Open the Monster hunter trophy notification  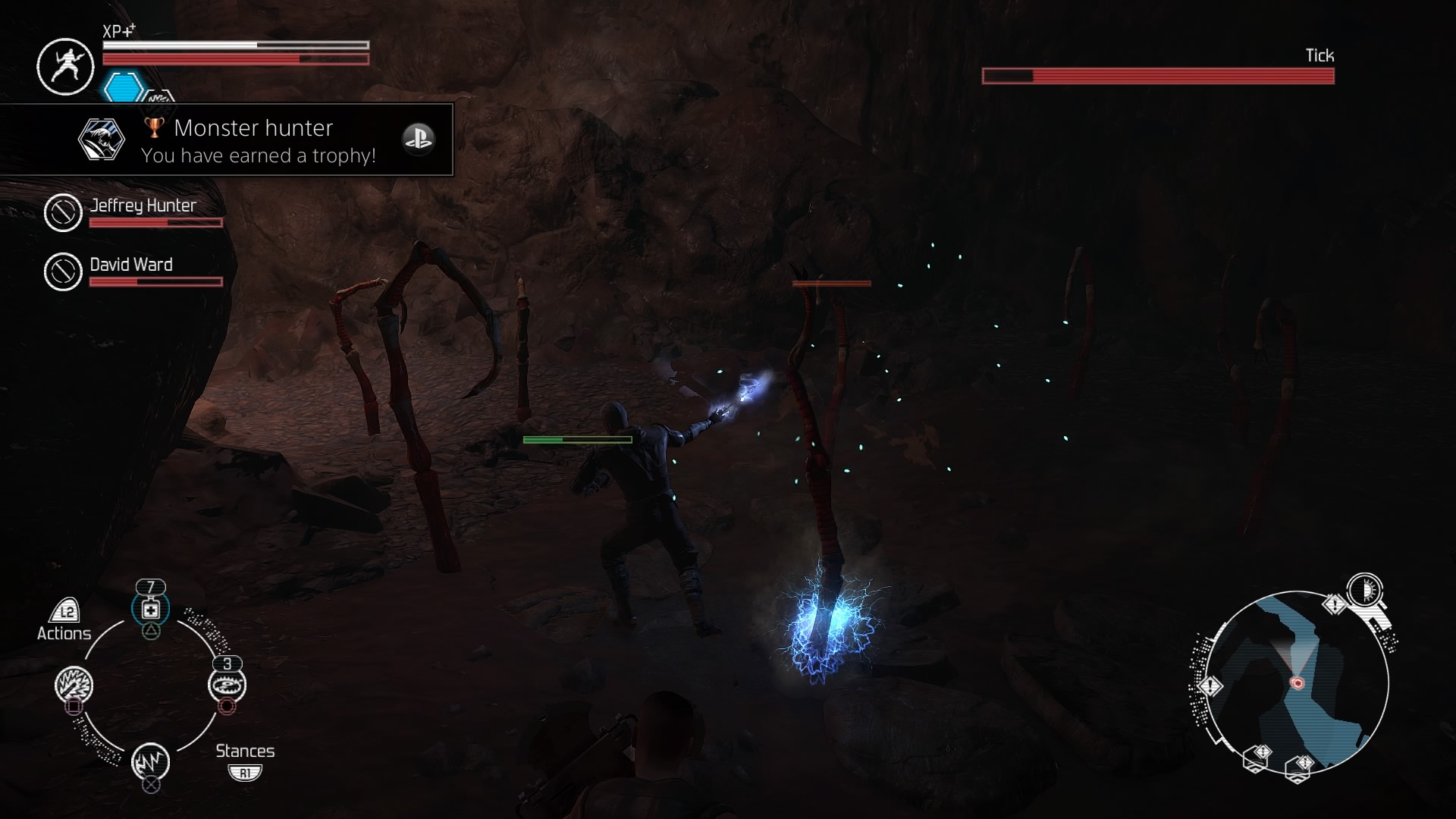tap(227, 140)
